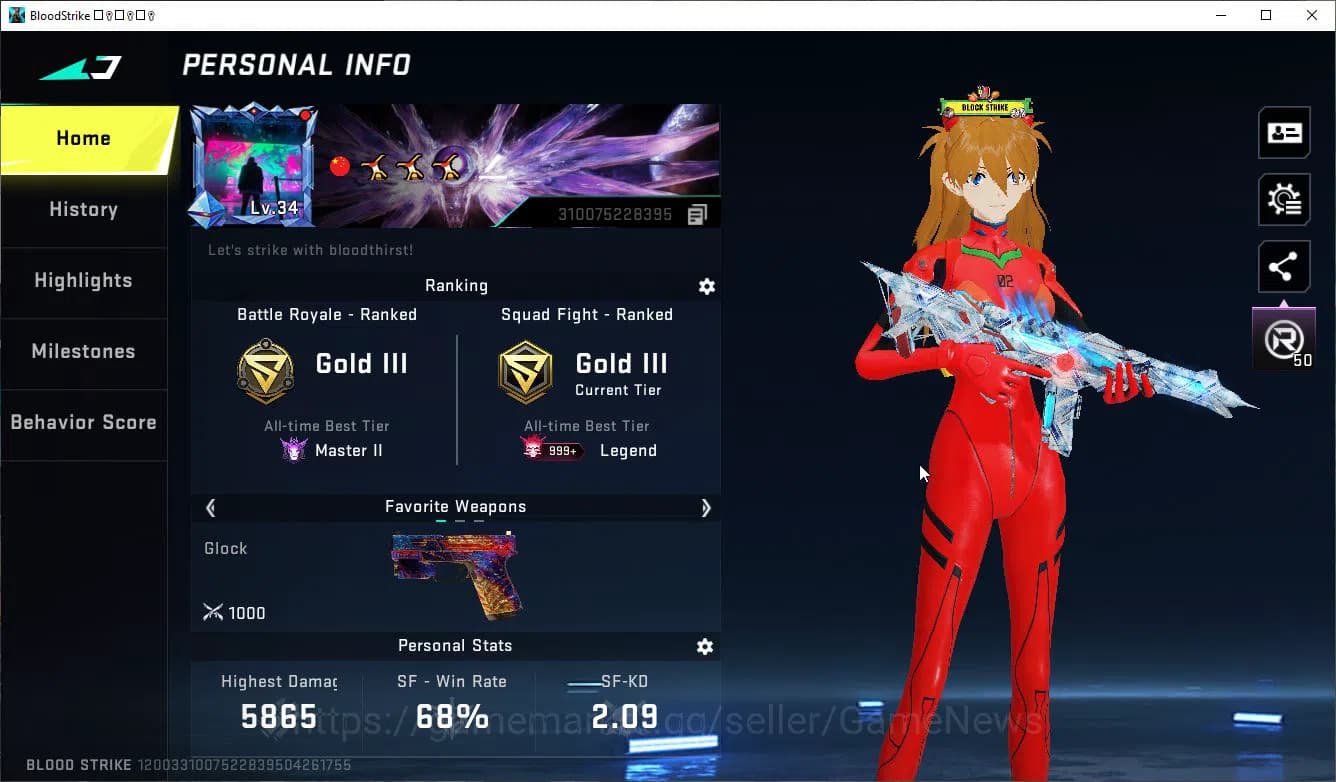Click the Battle Royale Gold III rank badge
1336x782 pixels.
[x=265, y=371]
